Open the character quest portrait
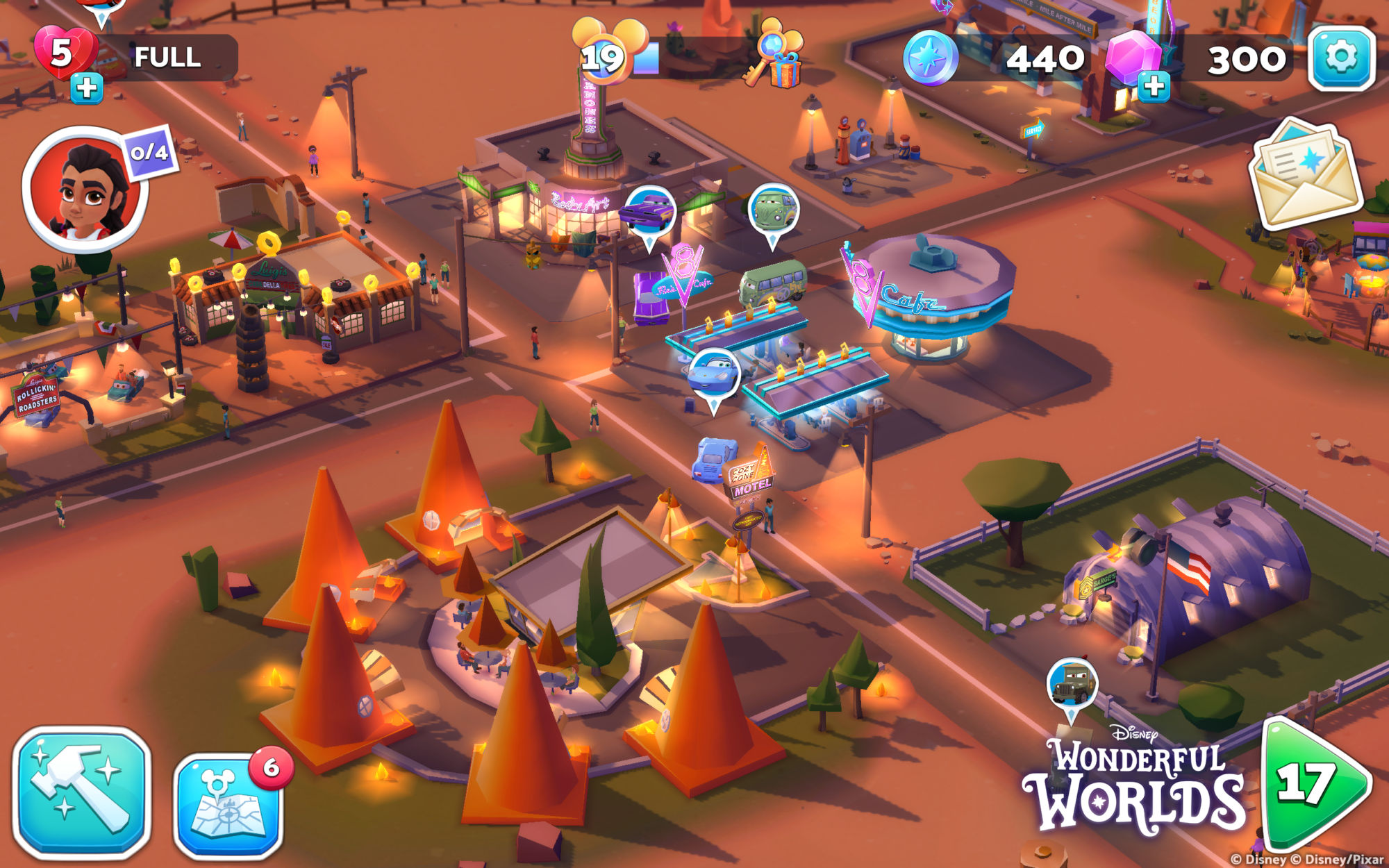Screen dimensions: 1389x868 86,188
